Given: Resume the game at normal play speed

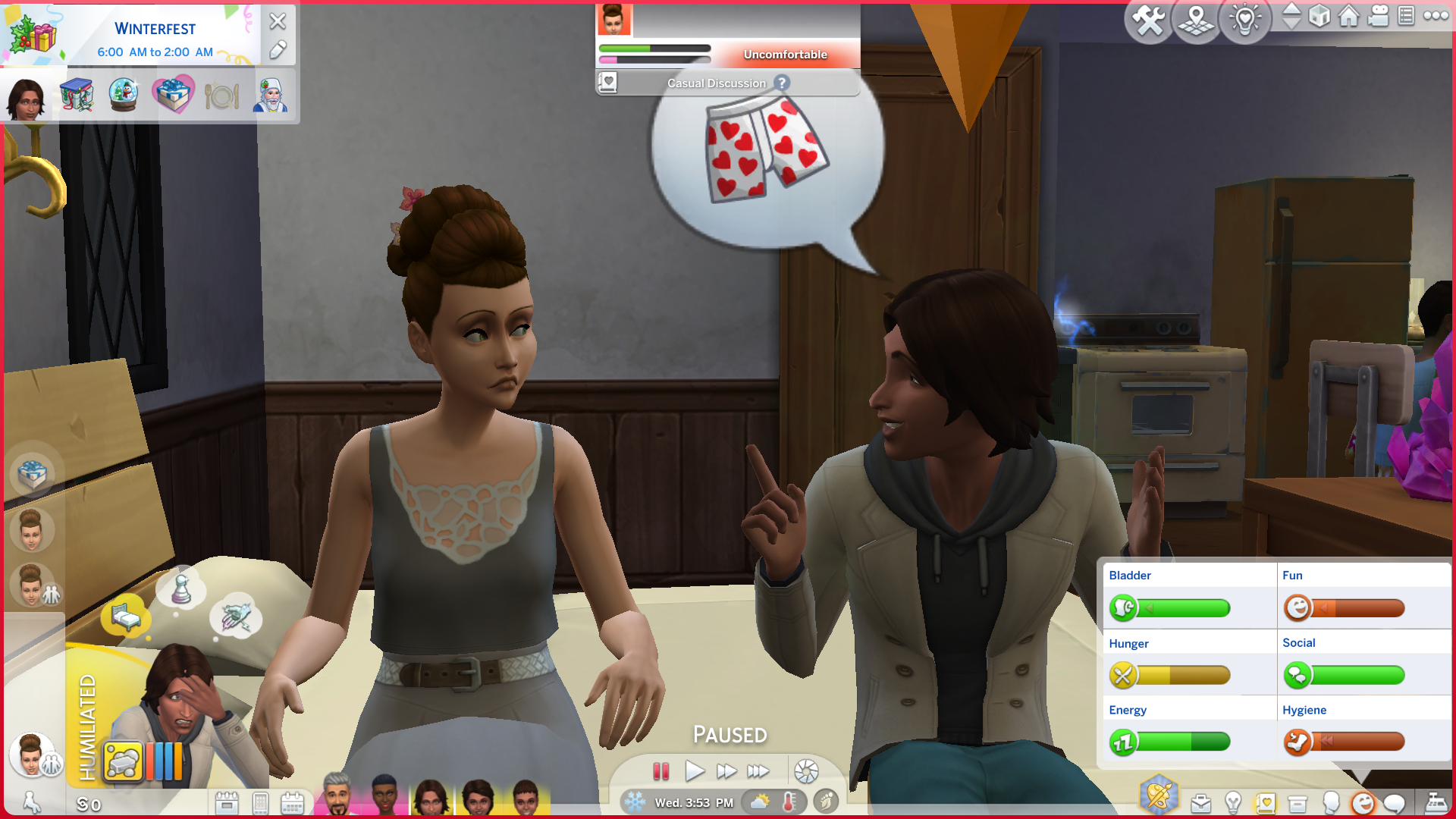Looking at the screenshot, I should pyautogui.click(x=694, y=771).
